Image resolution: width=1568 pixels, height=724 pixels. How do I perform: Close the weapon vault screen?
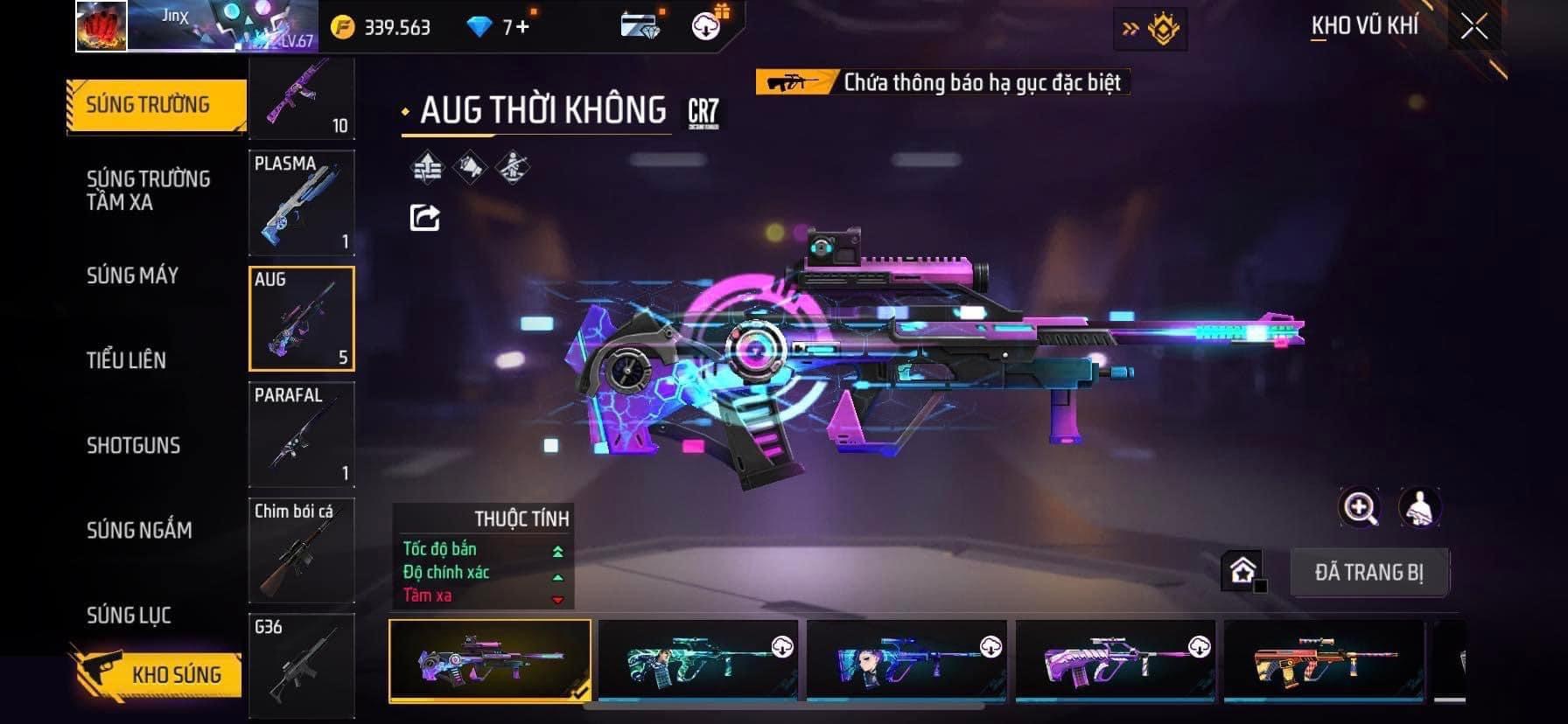[1474, 28]
